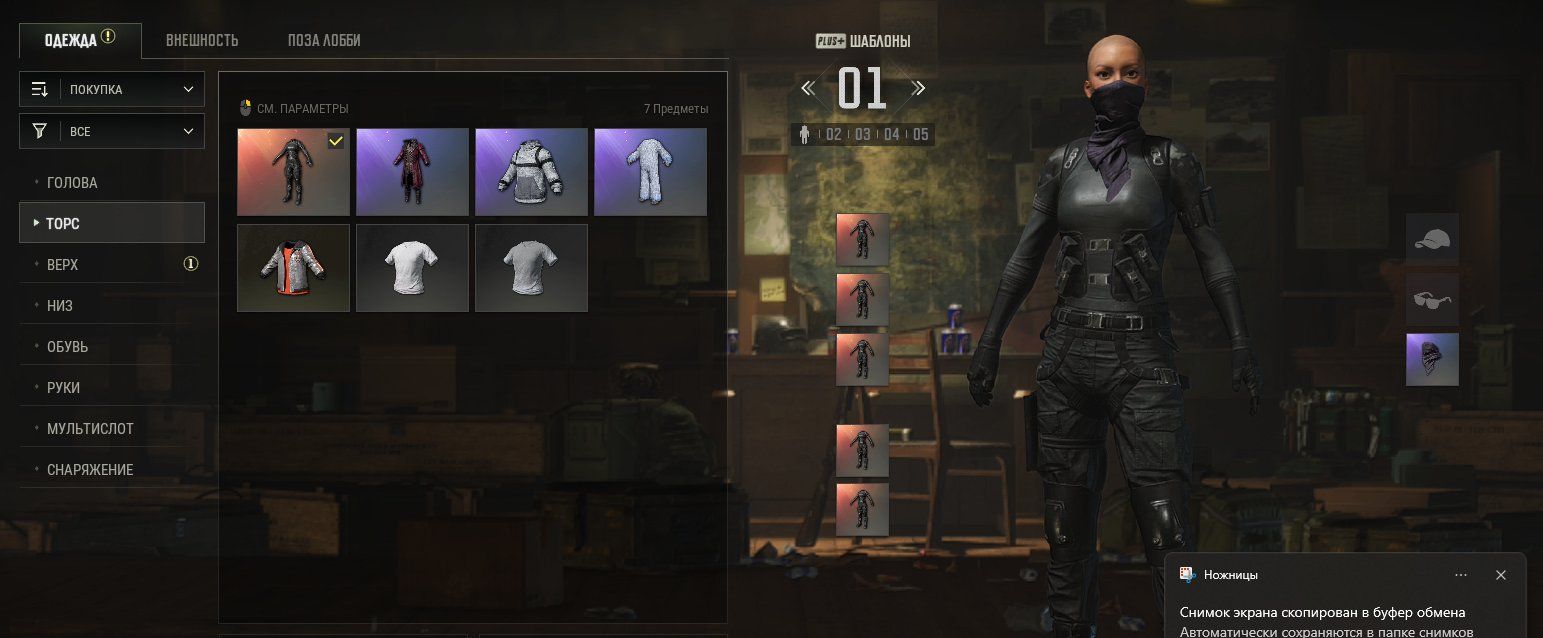Pick the gray striped sweater item
Viewport: 1543px width, 638px height.
point(531,172)
